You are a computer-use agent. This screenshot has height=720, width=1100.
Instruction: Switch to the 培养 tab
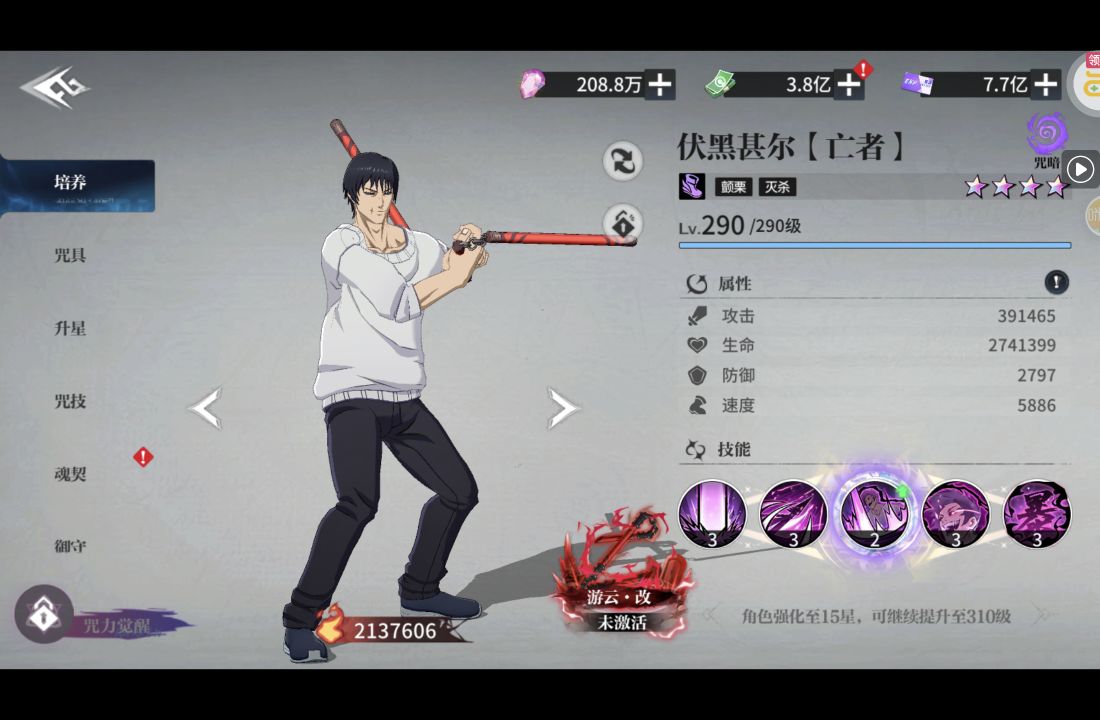[72, 183]
